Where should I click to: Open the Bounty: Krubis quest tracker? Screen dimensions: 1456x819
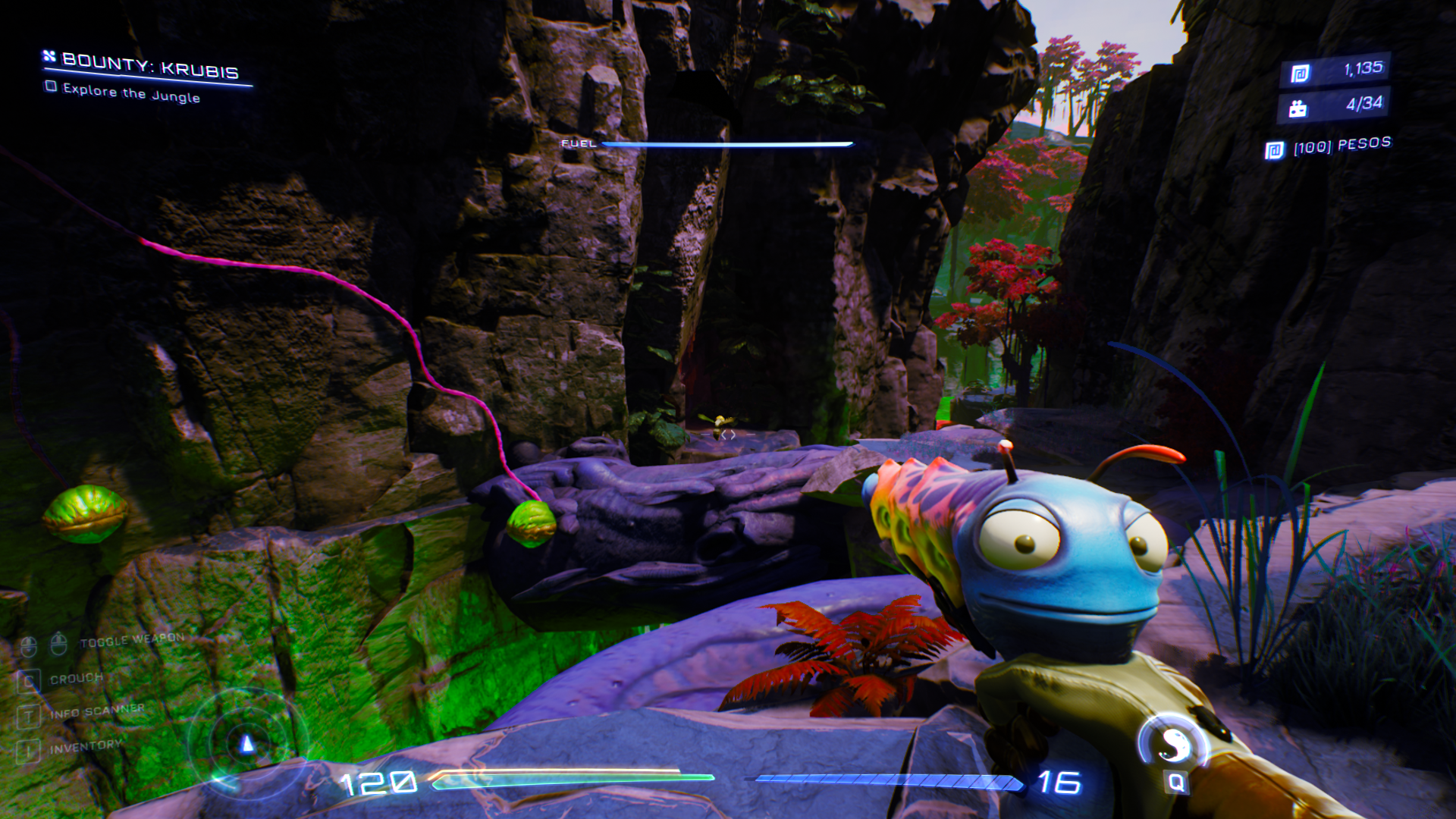(149, 67)
